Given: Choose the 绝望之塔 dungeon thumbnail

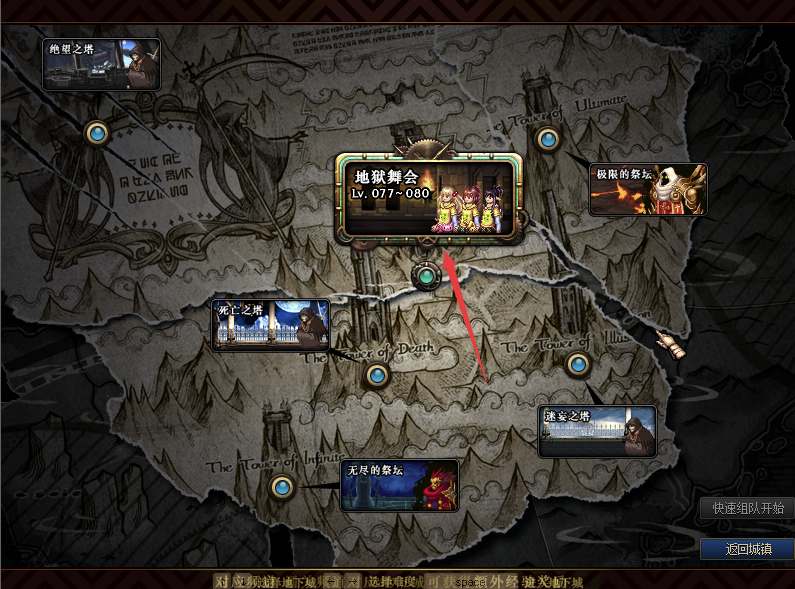Looking at the screenshot, I should pyautogui.click(x=101, y=64).
